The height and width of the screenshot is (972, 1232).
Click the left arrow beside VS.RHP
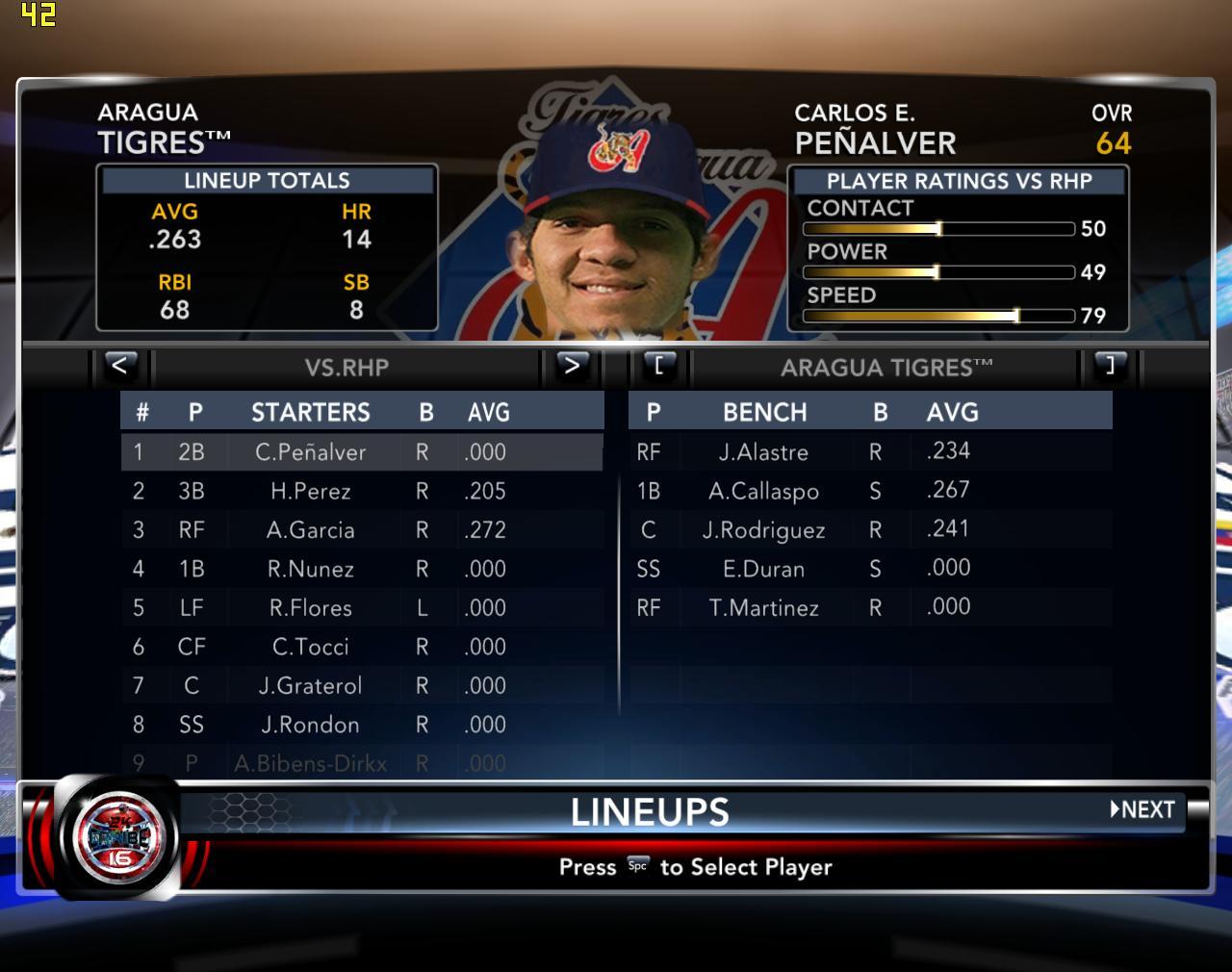pos(119,366)
